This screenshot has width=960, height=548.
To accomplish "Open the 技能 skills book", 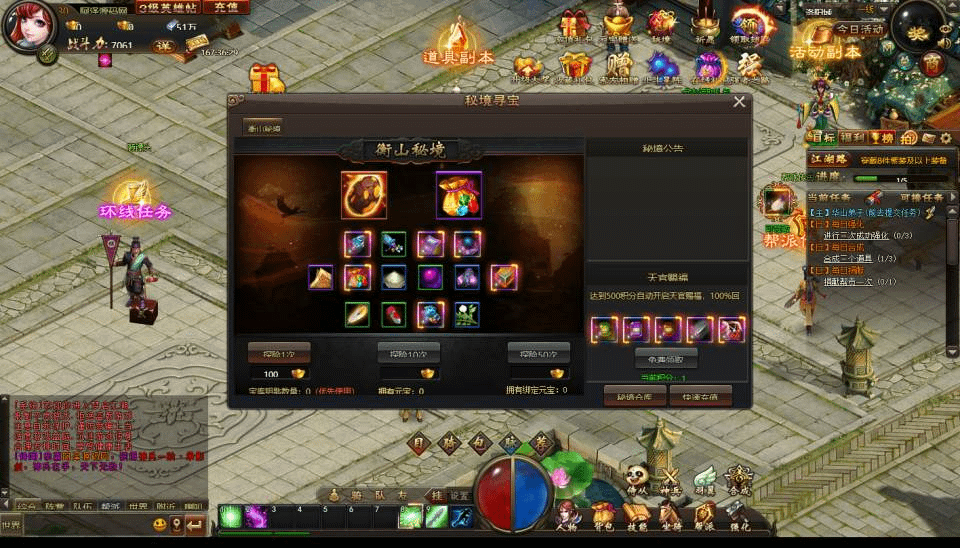I will [x=636, y=512].
